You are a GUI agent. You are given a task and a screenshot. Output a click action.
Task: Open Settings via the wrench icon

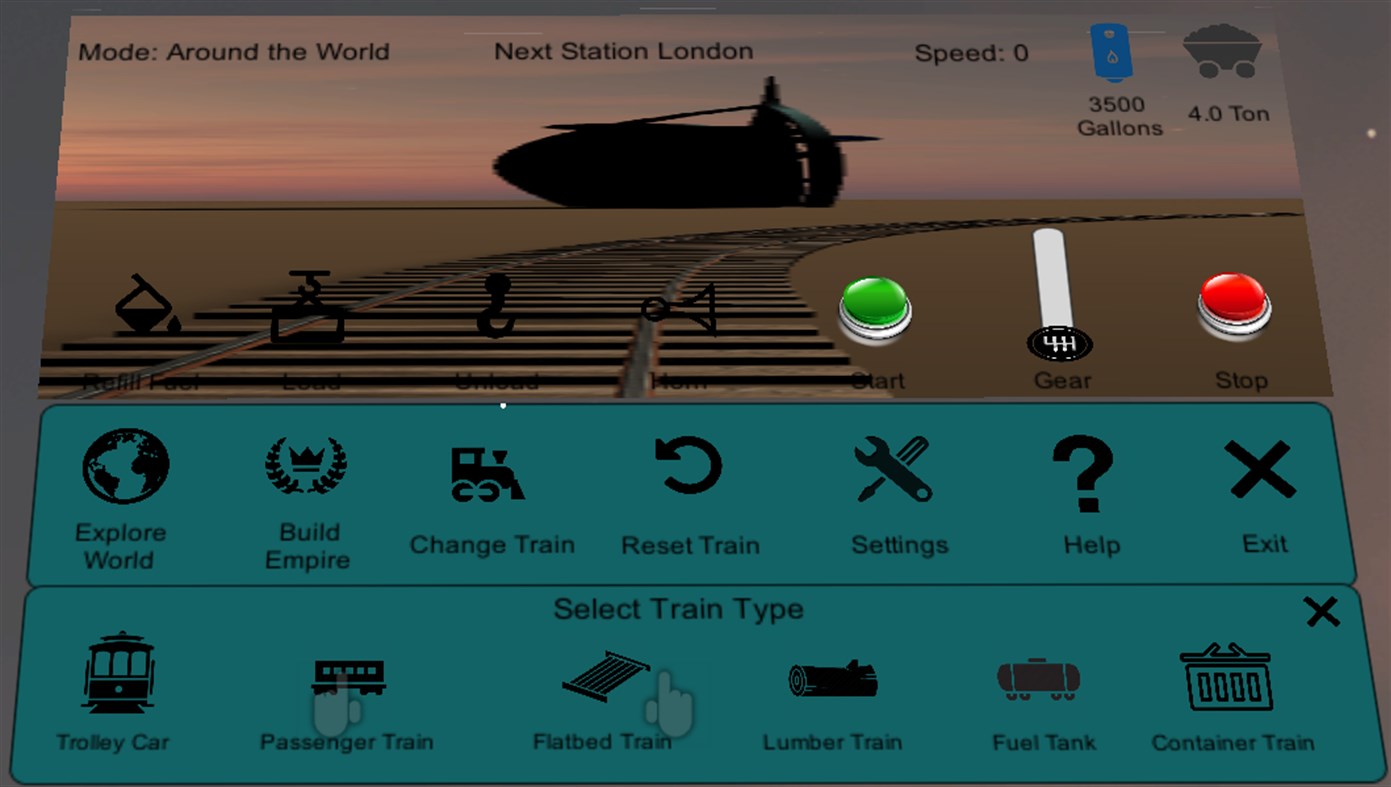click(897, 467)
